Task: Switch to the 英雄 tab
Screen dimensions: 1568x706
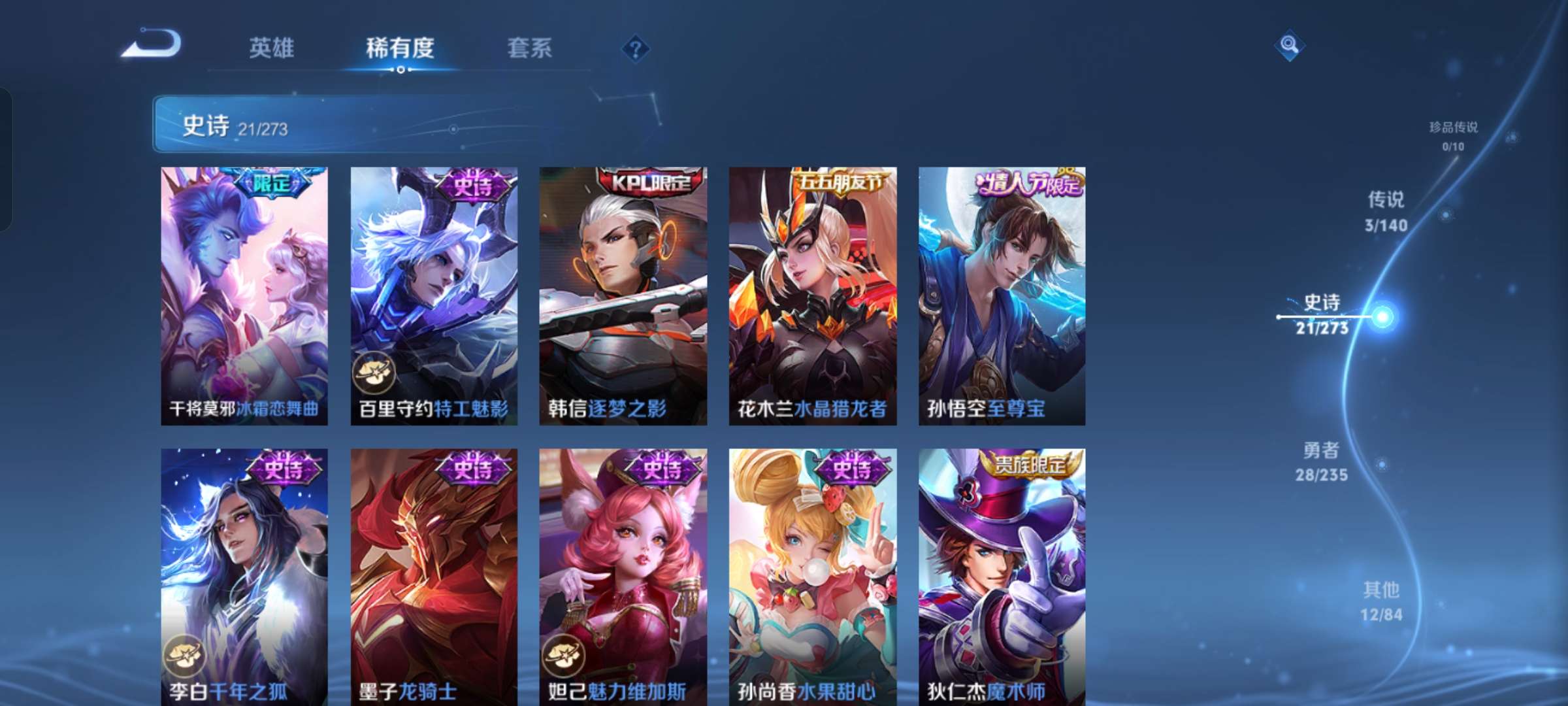Action: click(x=272, y=47)
